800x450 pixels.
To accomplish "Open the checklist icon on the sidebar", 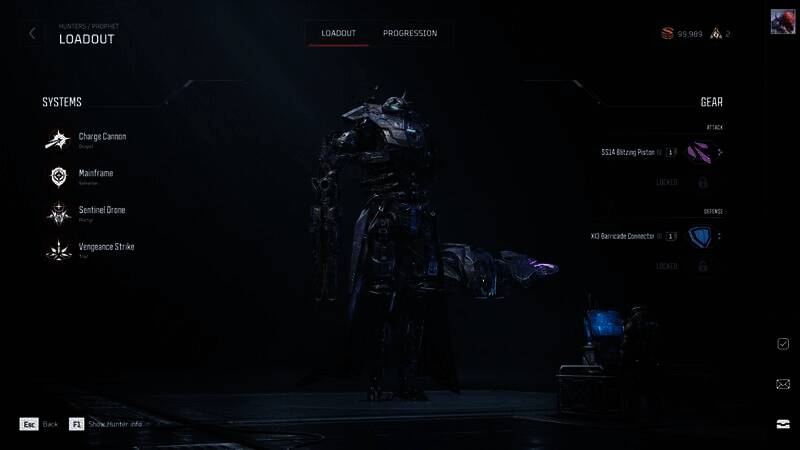I will click(783, 343).
